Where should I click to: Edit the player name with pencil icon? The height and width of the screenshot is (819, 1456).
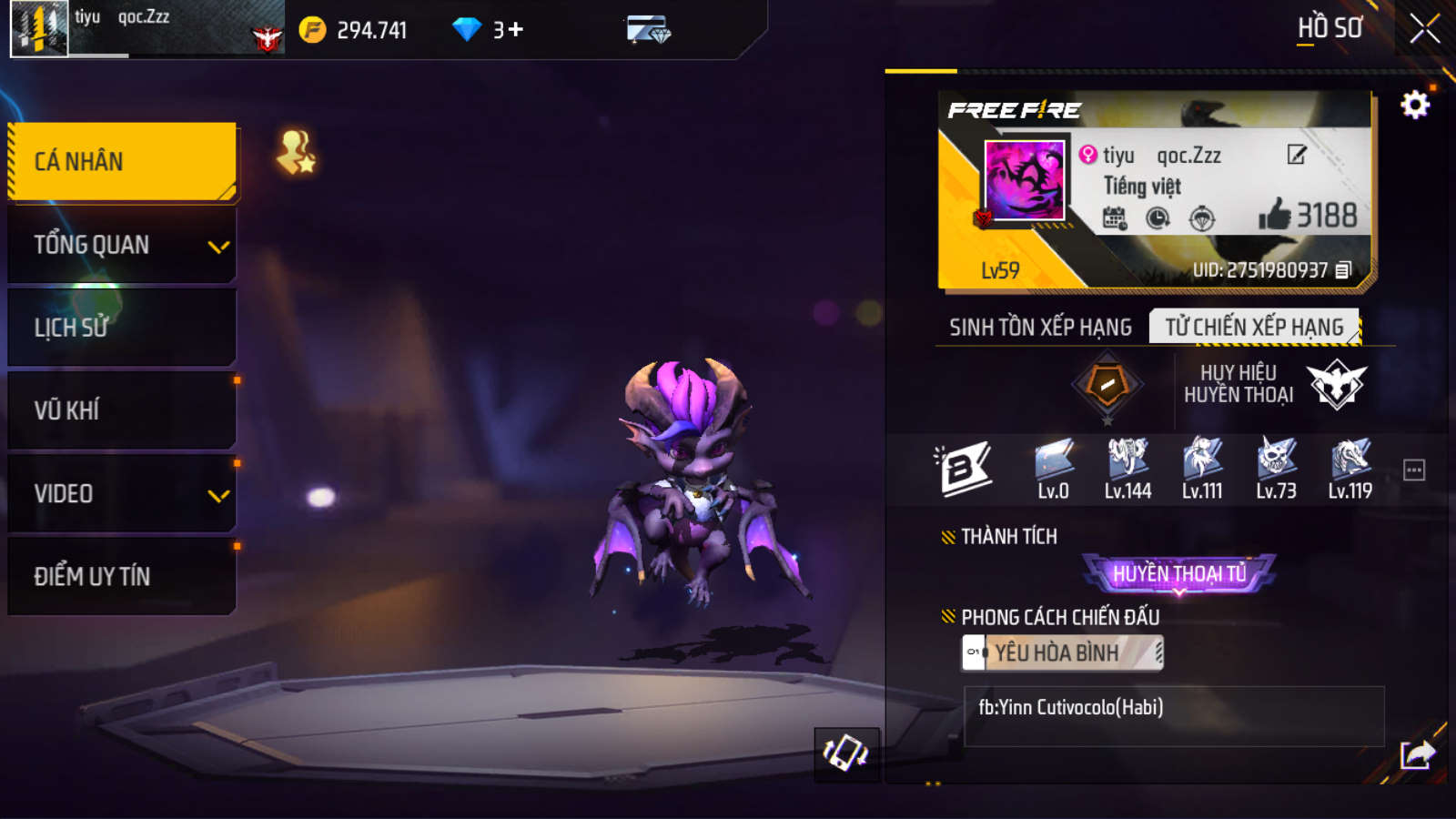(x=1297, y=155)
